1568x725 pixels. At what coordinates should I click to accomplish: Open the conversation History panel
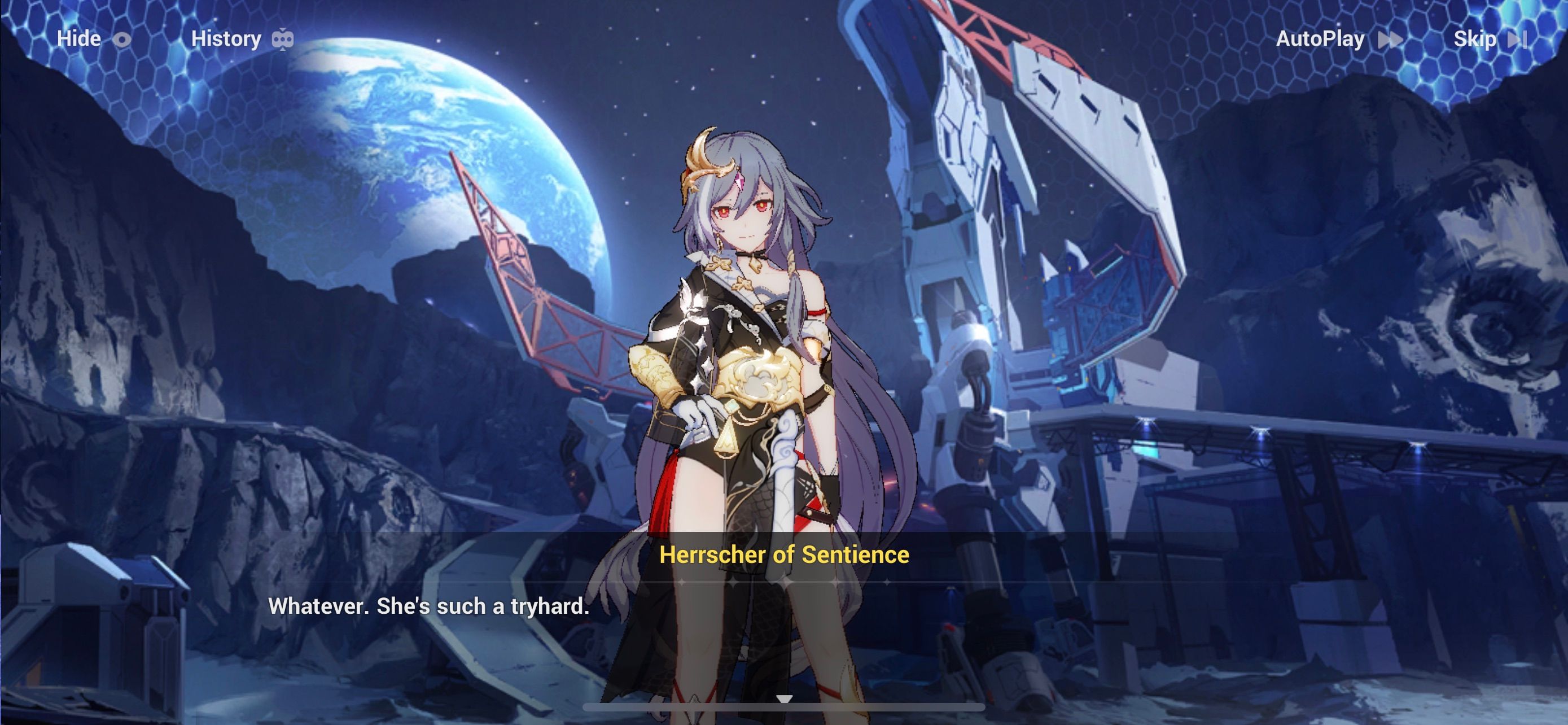(226, 39)
